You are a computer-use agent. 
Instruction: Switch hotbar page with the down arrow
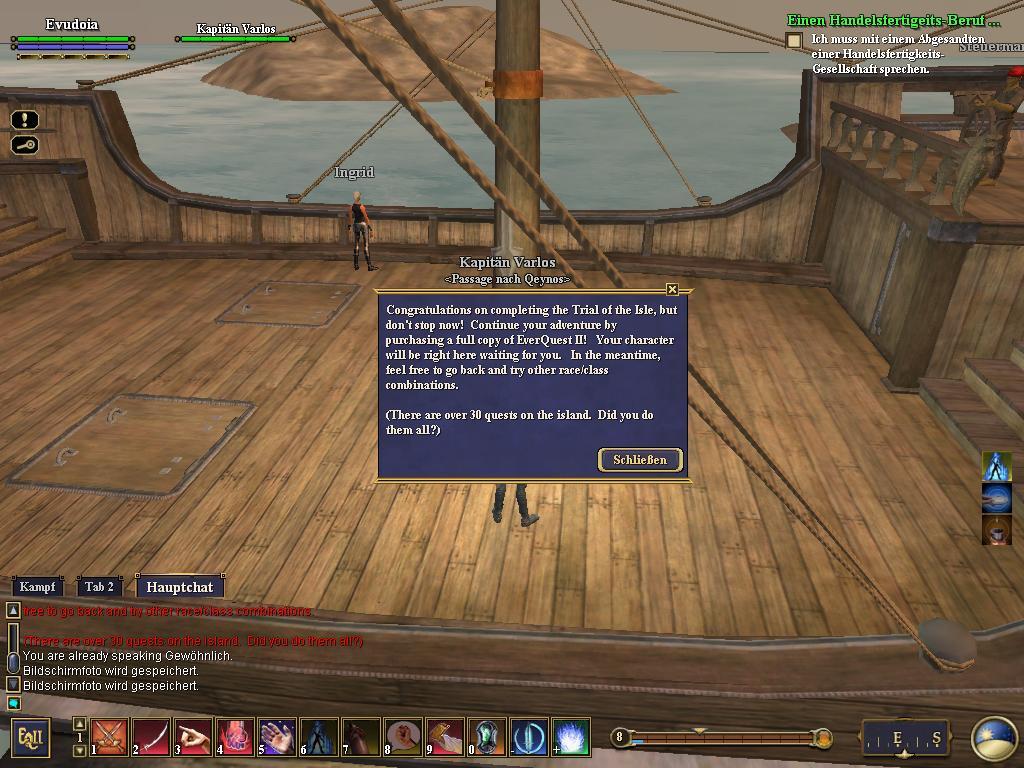[x=80, y=750]
